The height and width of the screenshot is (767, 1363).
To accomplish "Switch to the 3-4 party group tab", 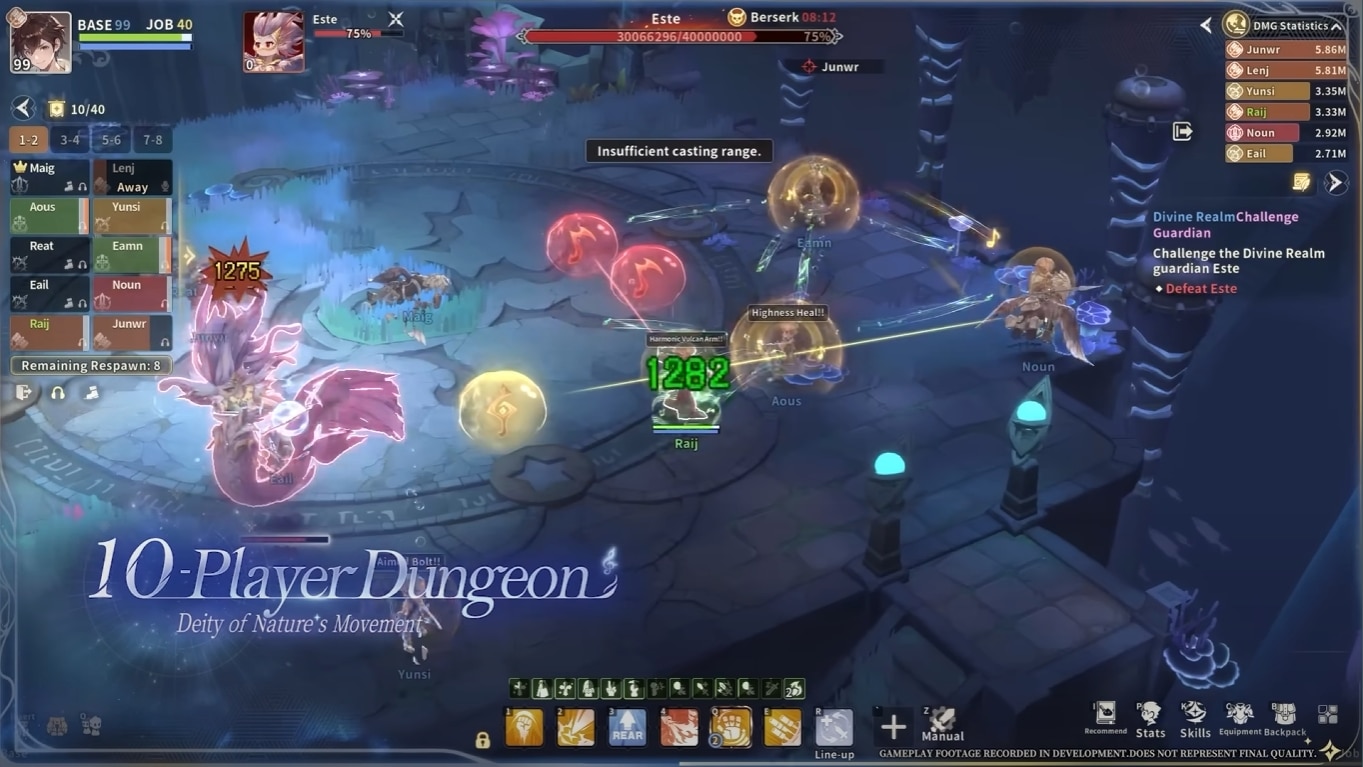I will 70,140.
